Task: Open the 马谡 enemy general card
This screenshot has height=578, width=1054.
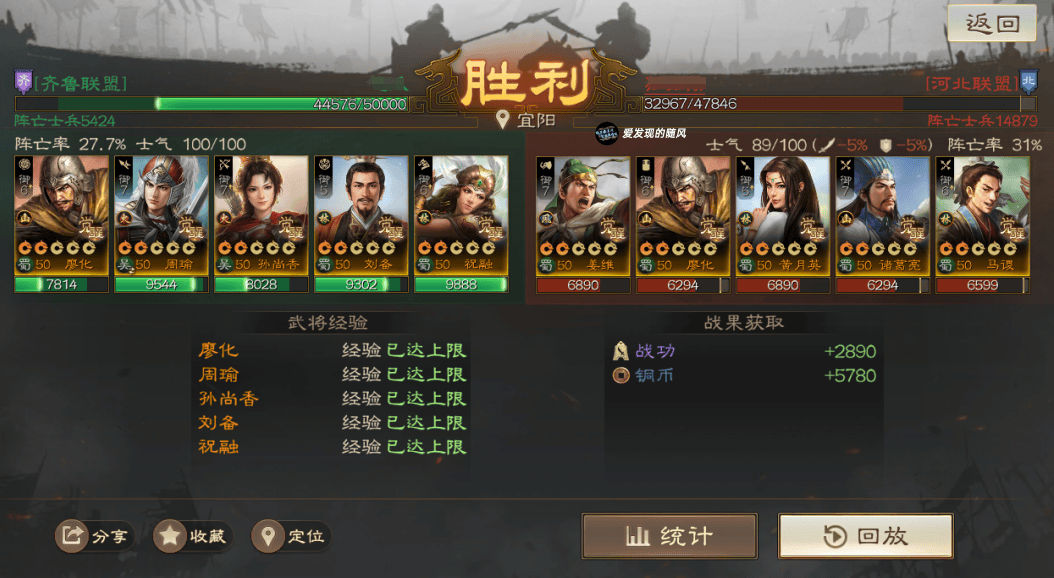Action: (983, 215)
